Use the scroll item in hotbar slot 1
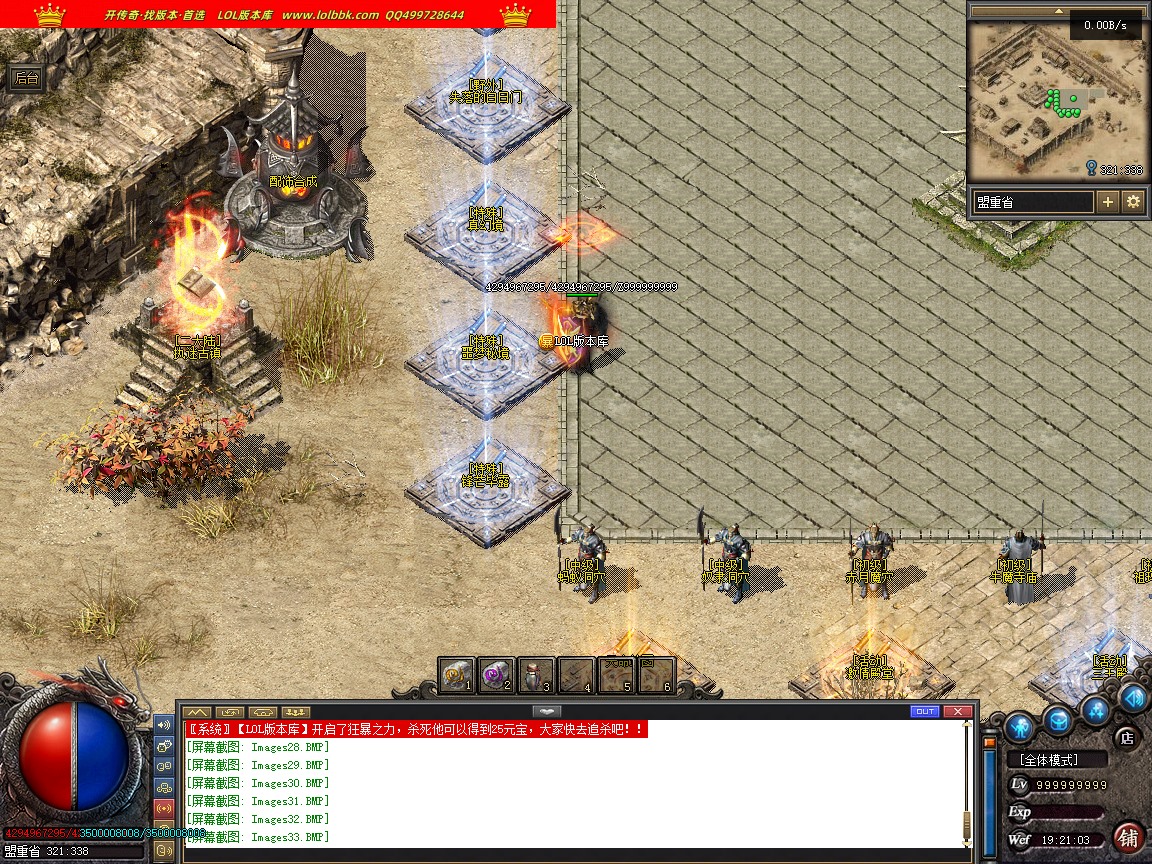1152x864 pixels. point(457,676)
